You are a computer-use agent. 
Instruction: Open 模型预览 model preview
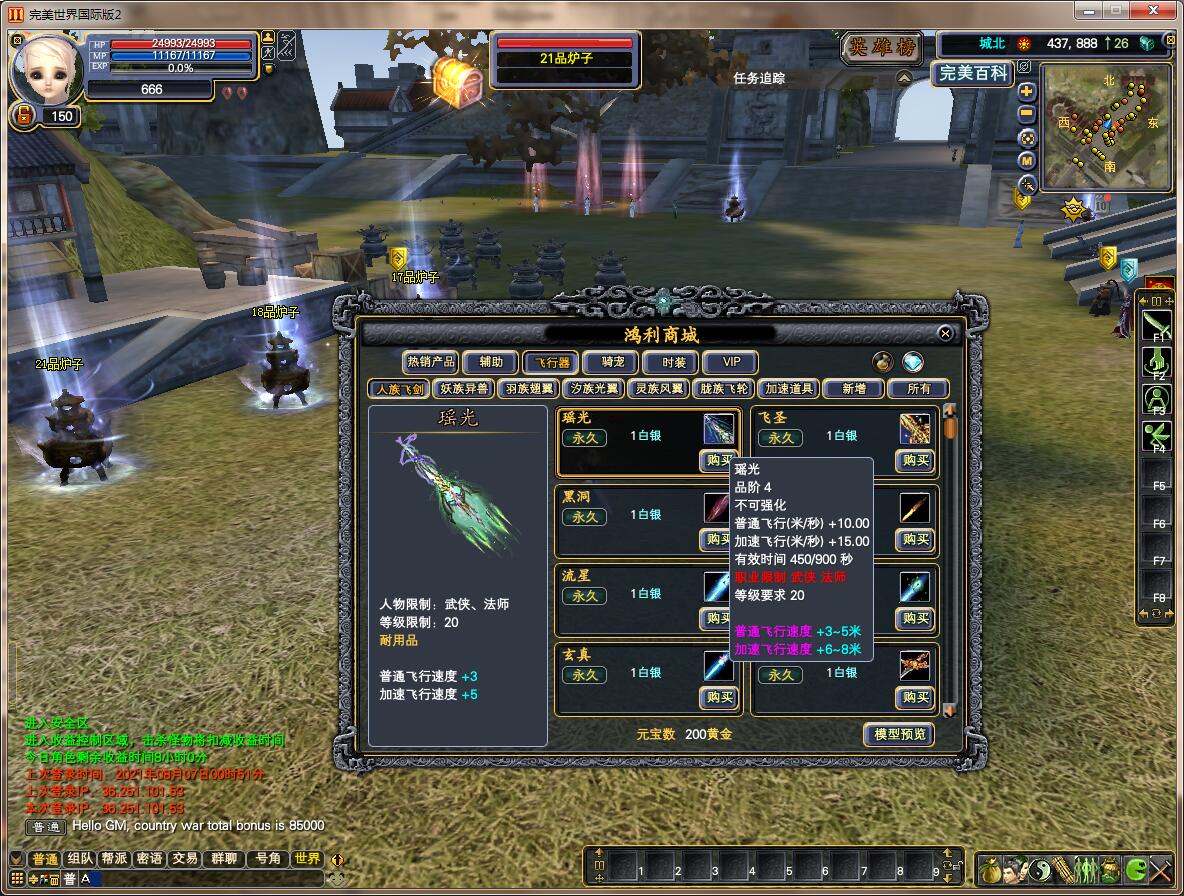(x=899, y=734)
